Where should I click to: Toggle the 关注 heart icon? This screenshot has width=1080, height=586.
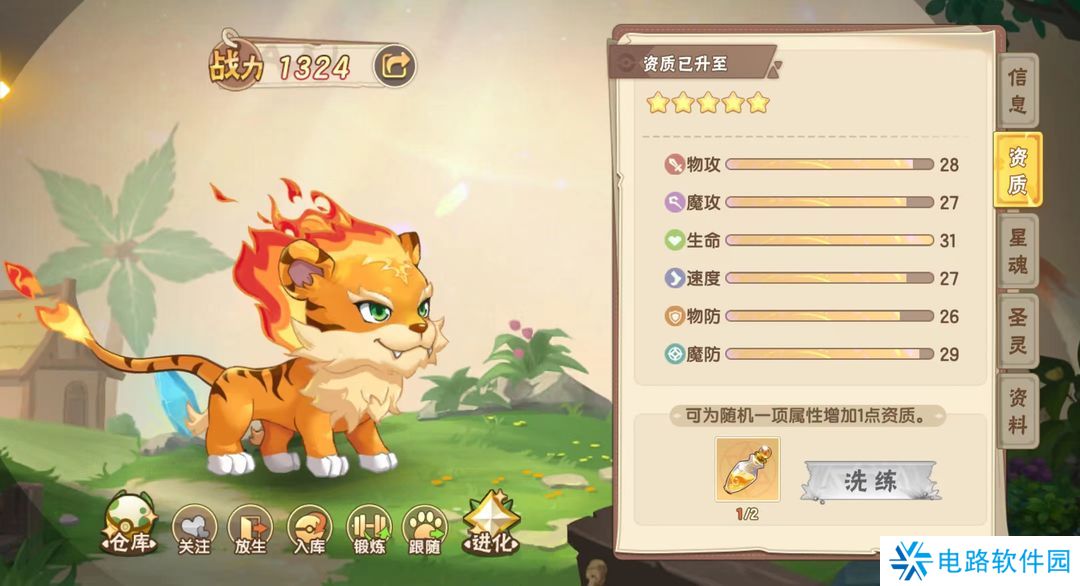[x=194, y=527]
